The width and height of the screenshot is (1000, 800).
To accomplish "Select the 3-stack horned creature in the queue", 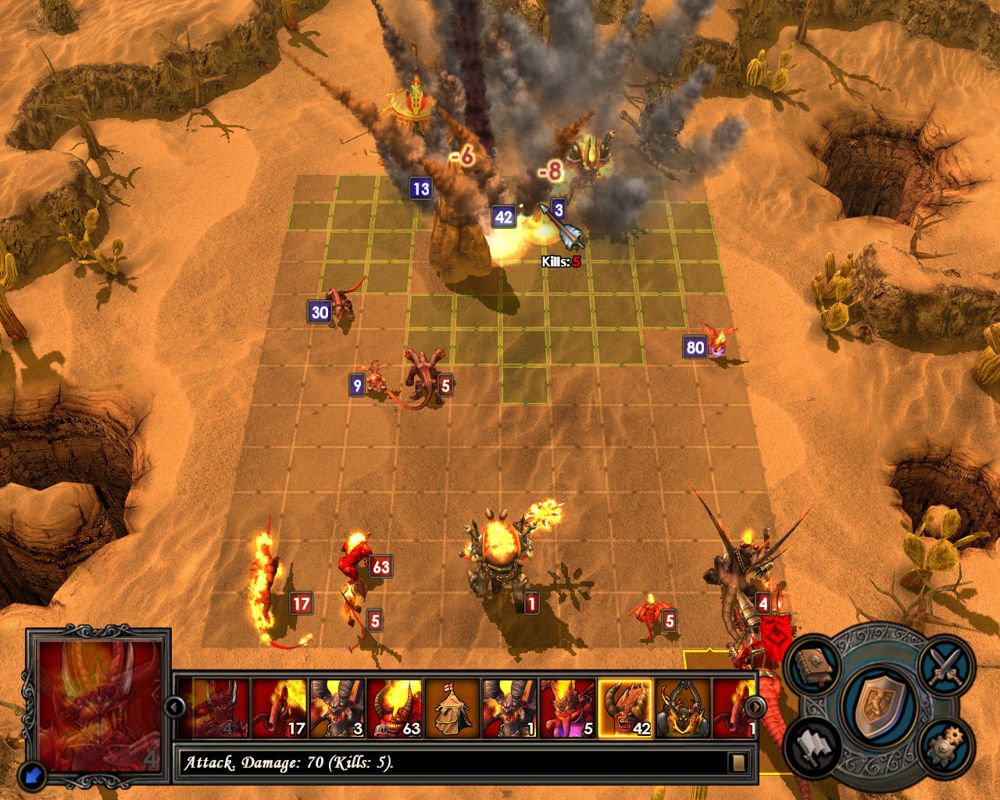I will pyautogui.click(x=337, y=707).
